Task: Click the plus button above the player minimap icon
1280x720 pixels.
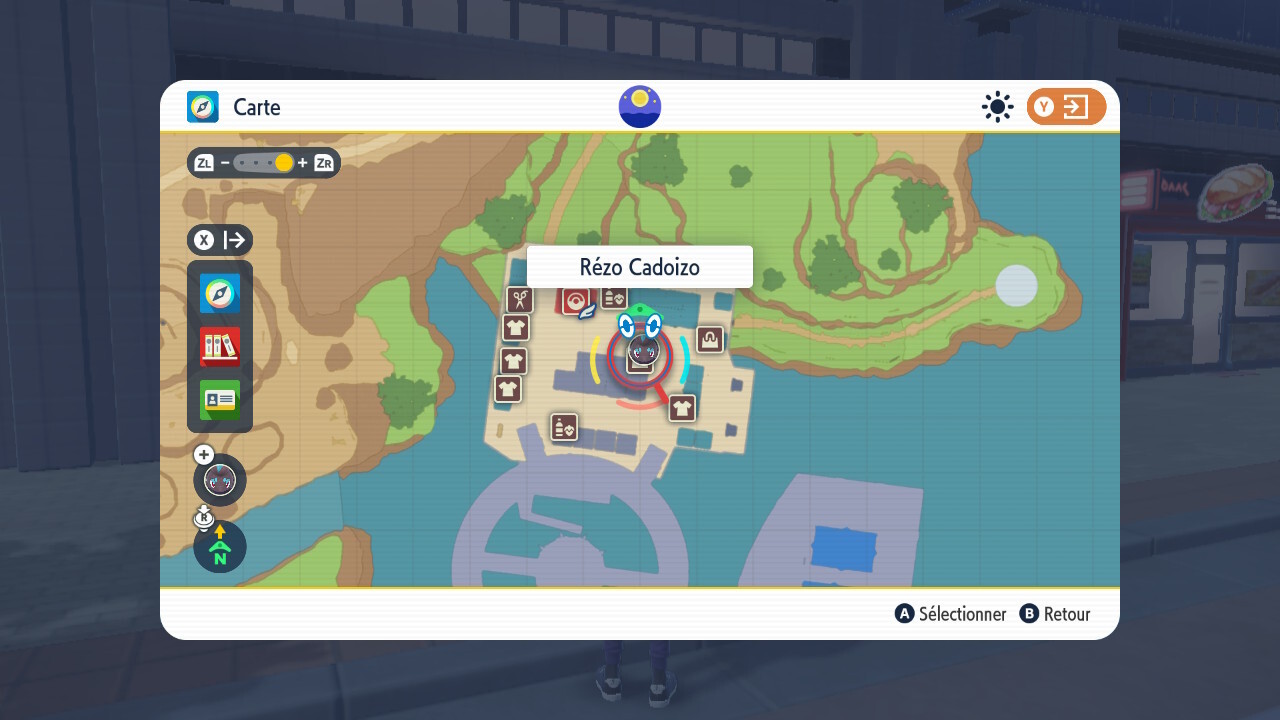Action: pyautogui.click(x=203, y=454)
